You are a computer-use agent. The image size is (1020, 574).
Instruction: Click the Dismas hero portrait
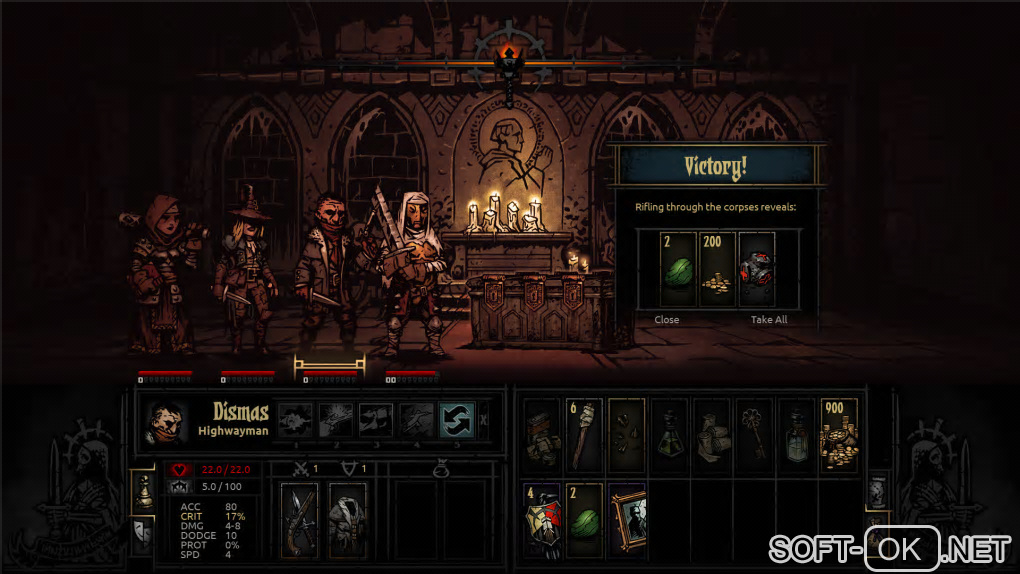165,421
